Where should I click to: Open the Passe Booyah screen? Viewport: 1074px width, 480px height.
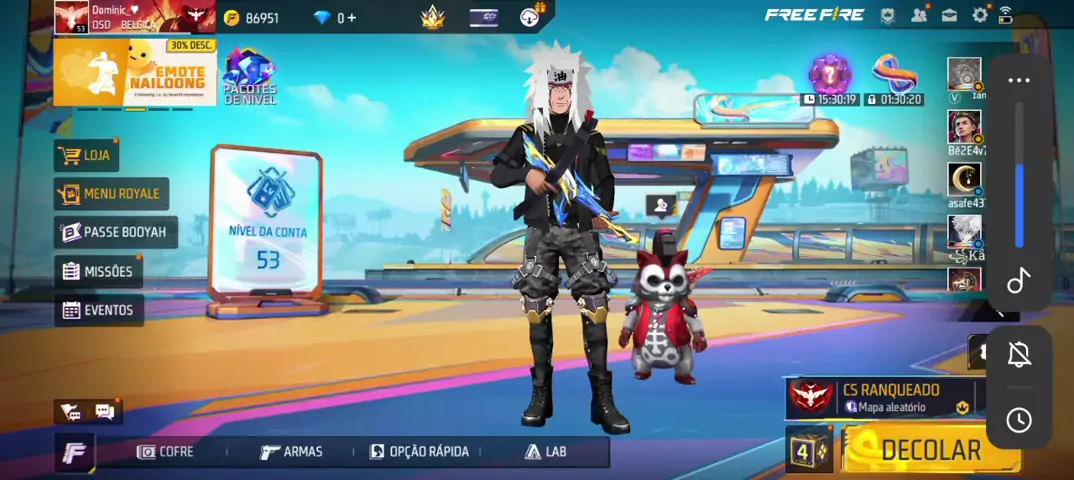coord(114,232)
